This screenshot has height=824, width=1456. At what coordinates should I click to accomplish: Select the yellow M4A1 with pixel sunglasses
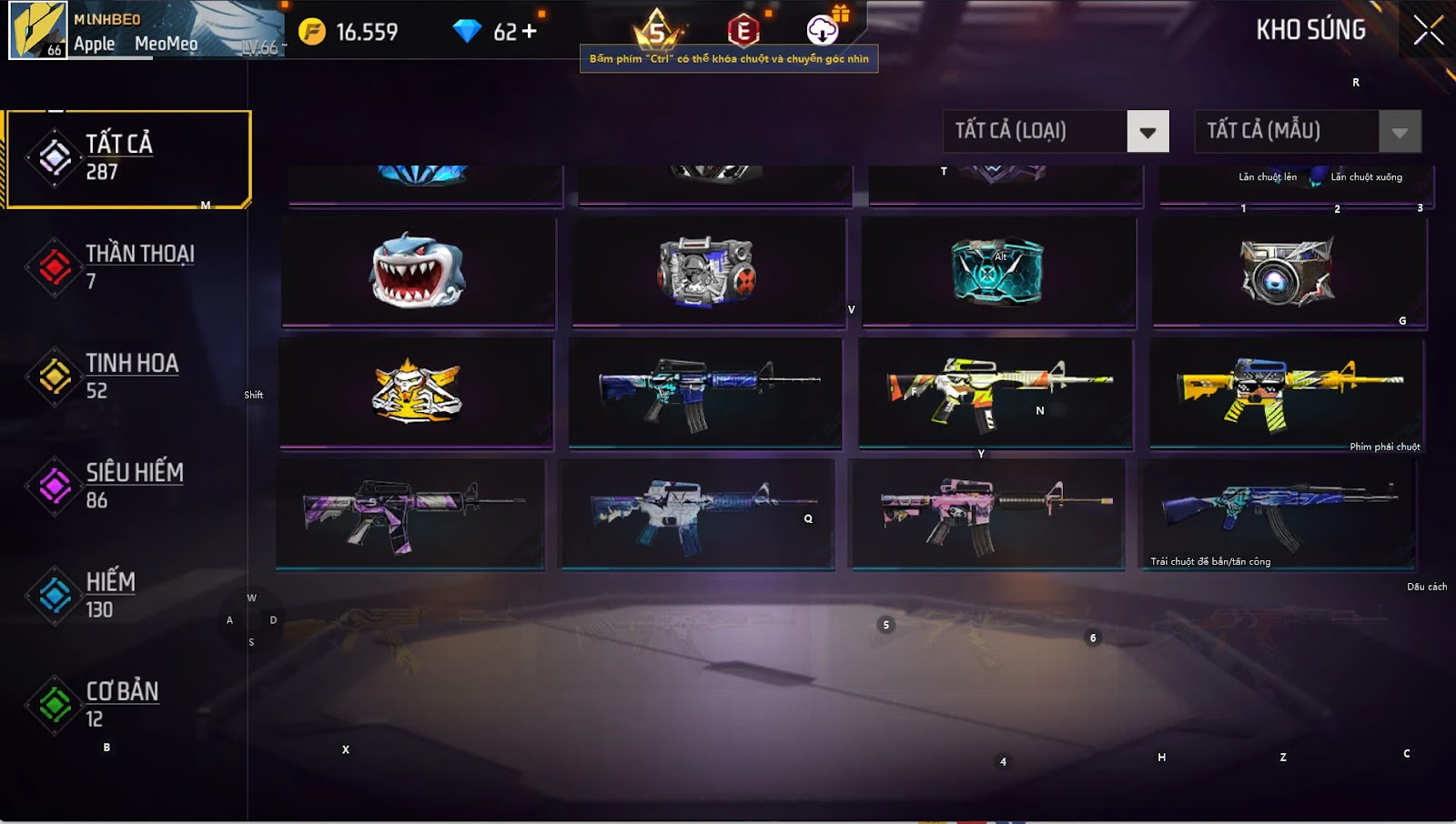tap(1287, 392)
